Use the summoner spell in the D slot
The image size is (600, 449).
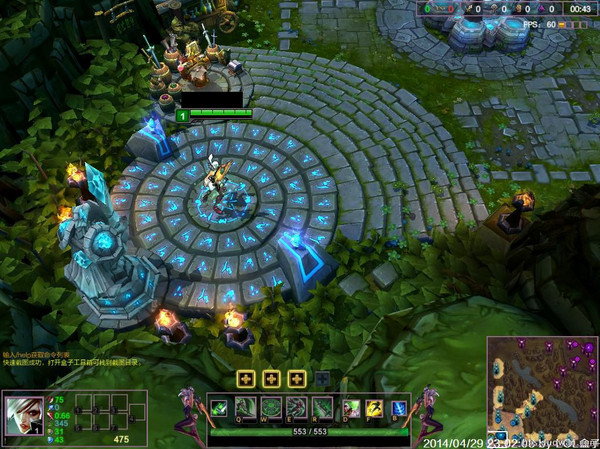352,408
